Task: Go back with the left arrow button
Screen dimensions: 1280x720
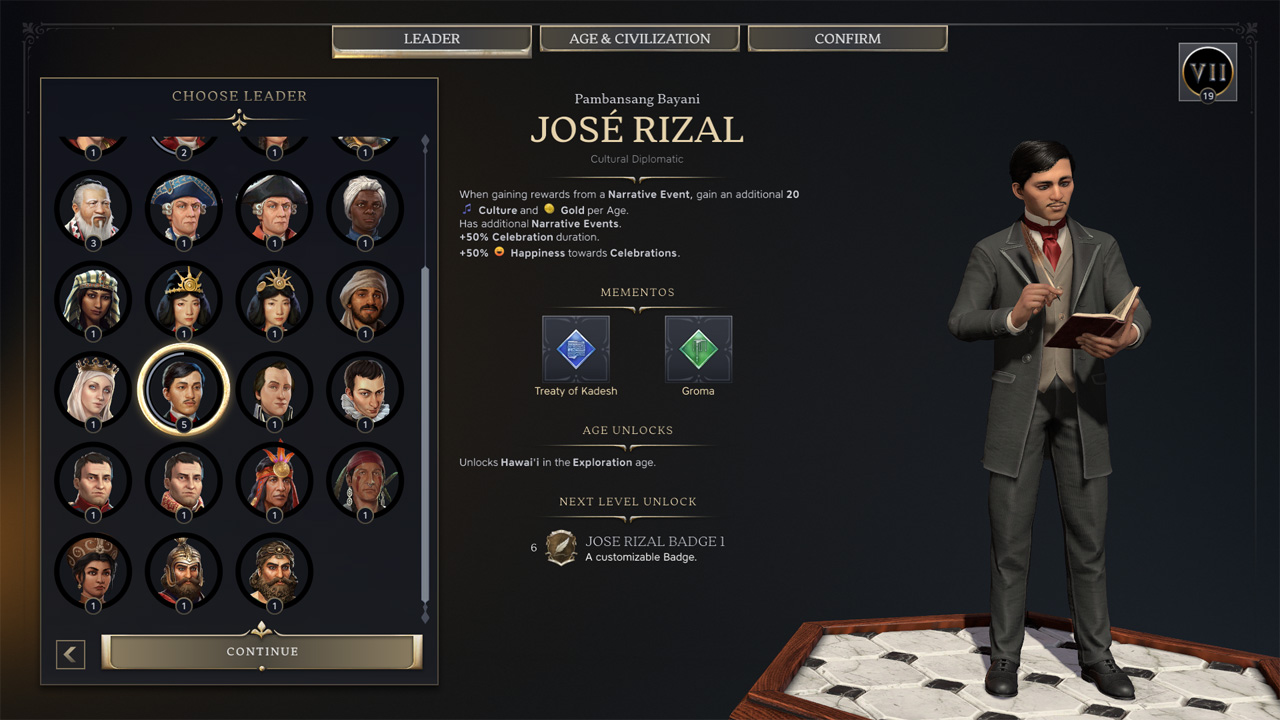Action: tap(70, 654)
